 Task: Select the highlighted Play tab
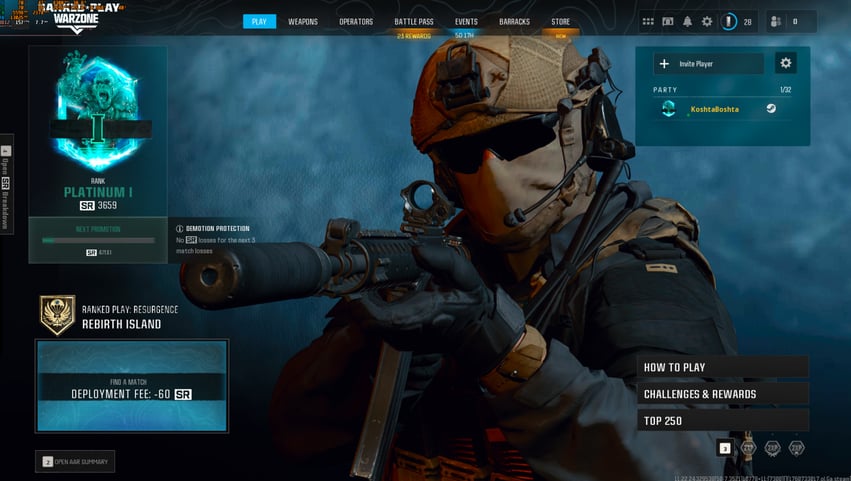[x=259, y=21]
